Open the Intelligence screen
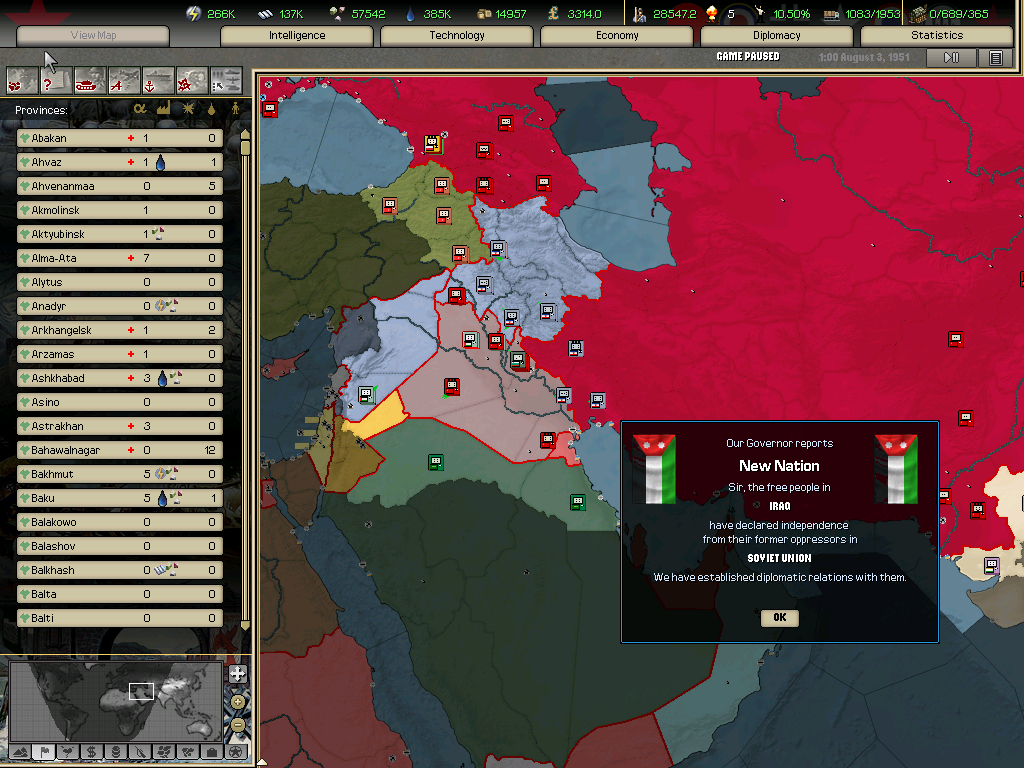Viewport: 1024px width, 768px height. pyautogui.click(x=297, y=36)
